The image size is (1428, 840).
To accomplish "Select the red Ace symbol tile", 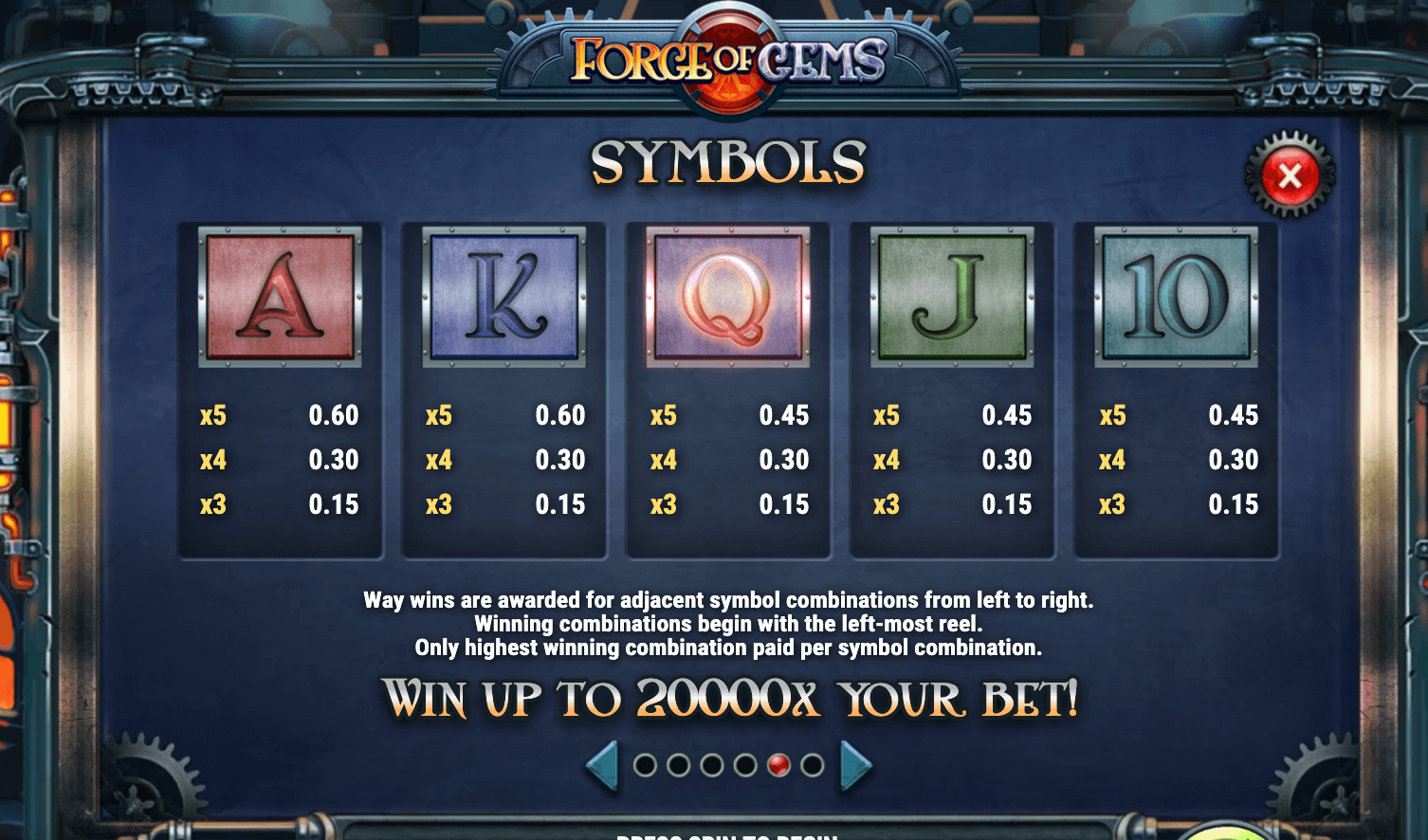I will (281, 298).
